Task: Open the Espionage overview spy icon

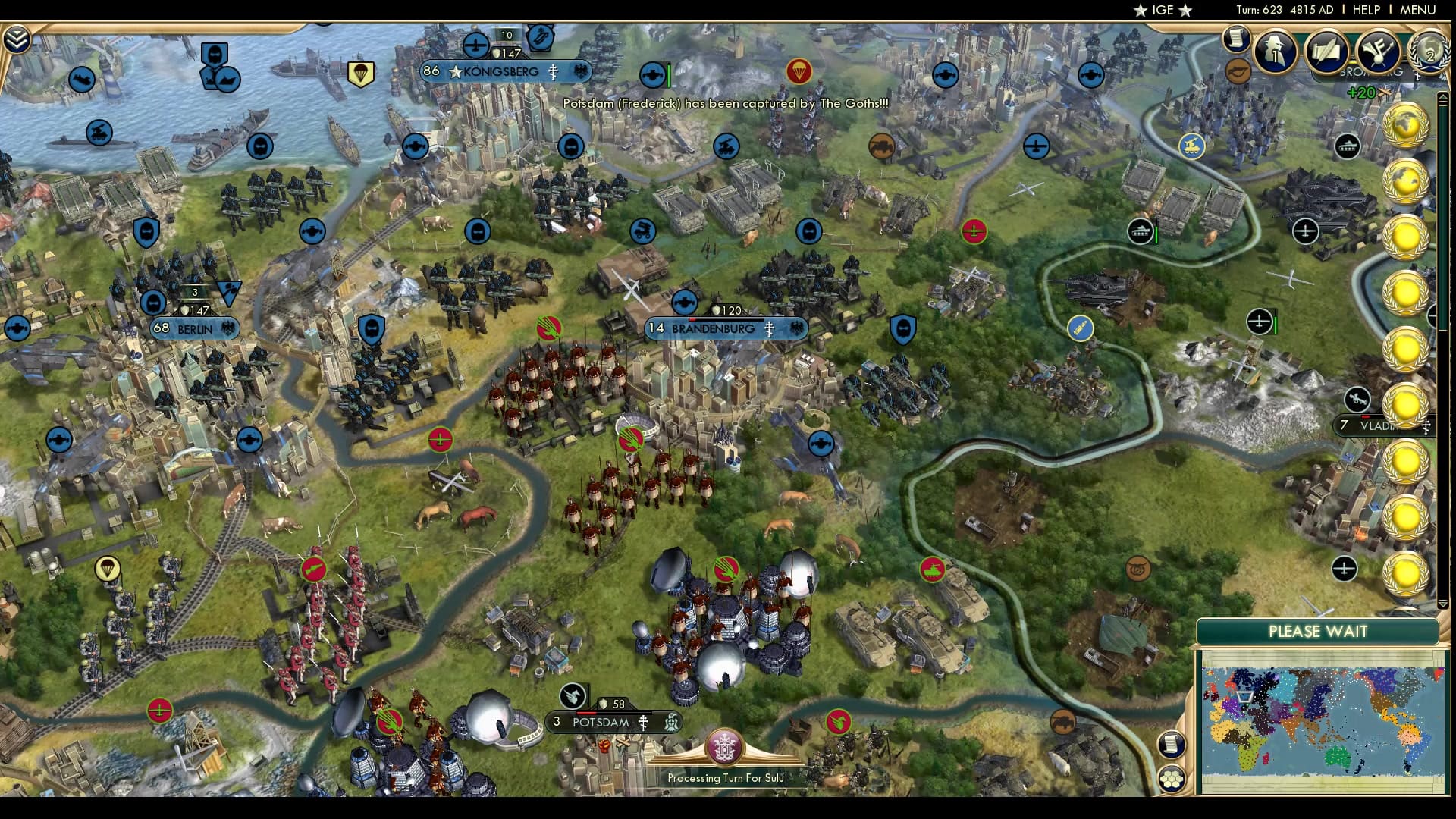Action: (x=1274, y=52)
